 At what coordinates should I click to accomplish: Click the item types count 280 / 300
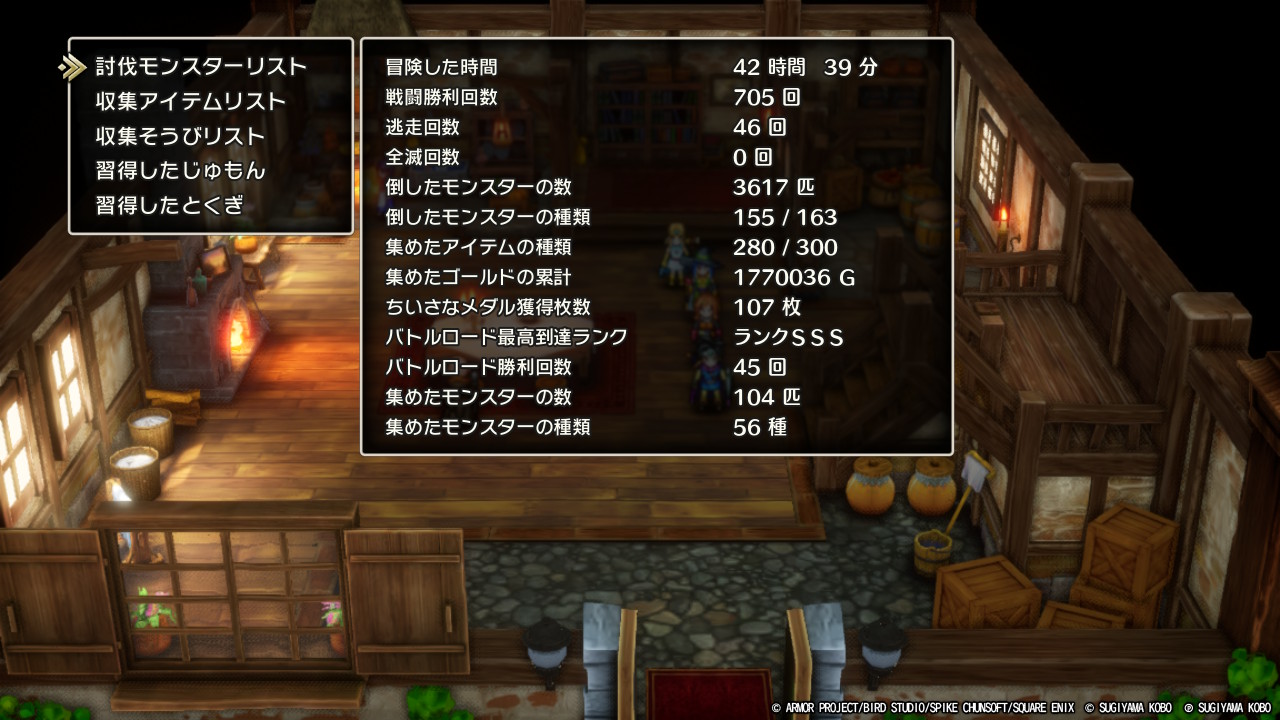785,248
